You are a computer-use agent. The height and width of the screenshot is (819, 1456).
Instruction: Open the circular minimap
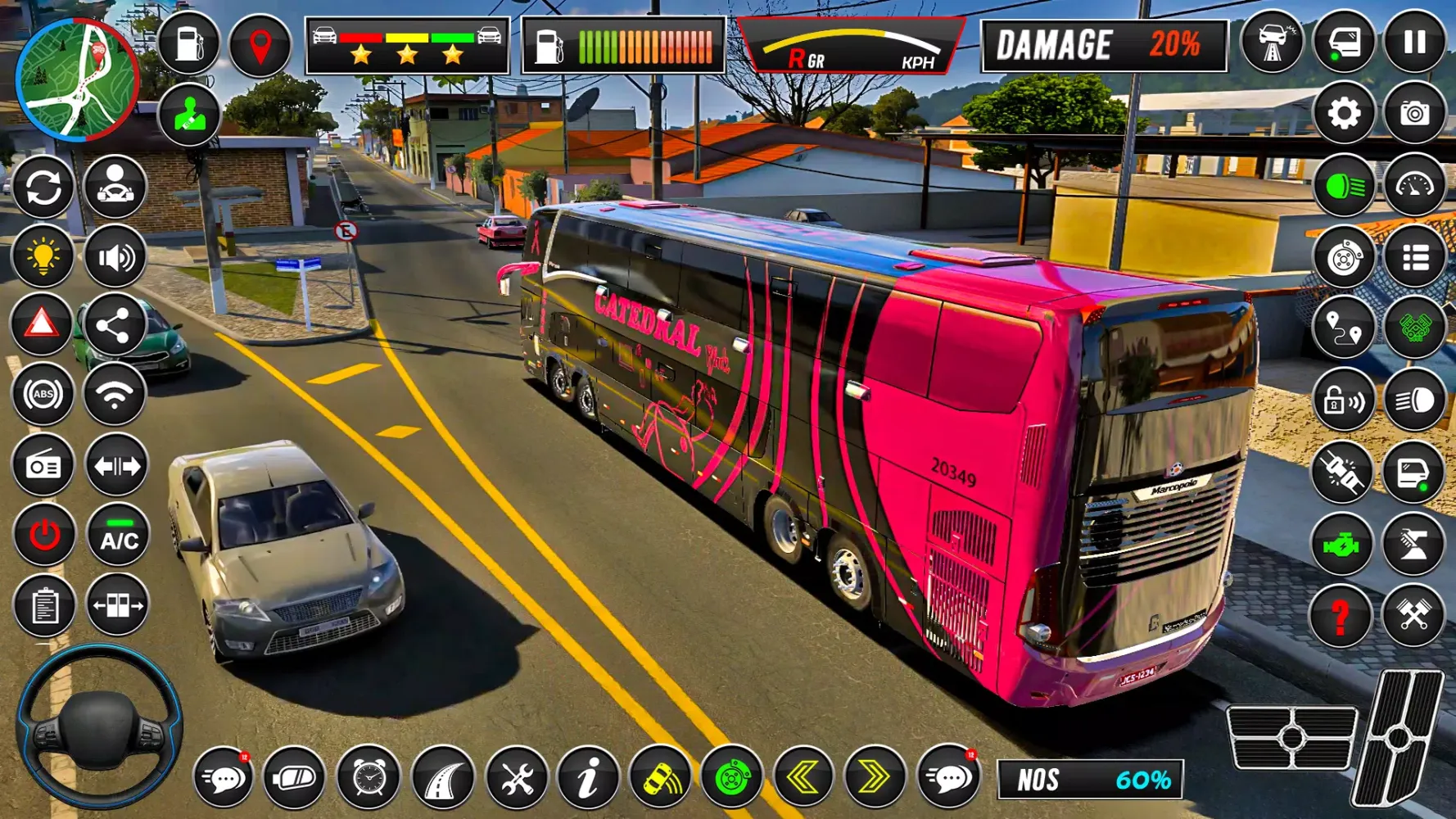coord(77,79)
